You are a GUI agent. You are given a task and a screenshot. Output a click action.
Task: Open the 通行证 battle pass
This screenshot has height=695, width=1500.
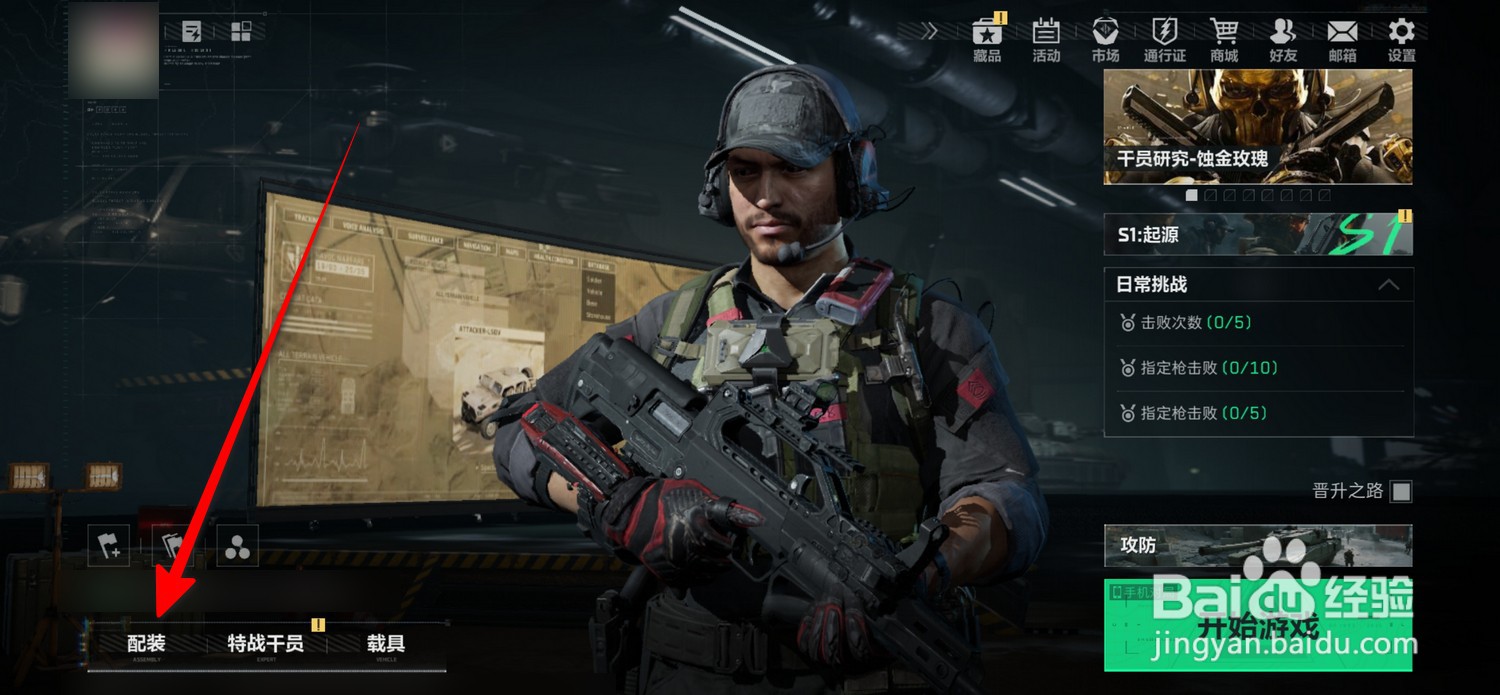(x=1164, y=40)
